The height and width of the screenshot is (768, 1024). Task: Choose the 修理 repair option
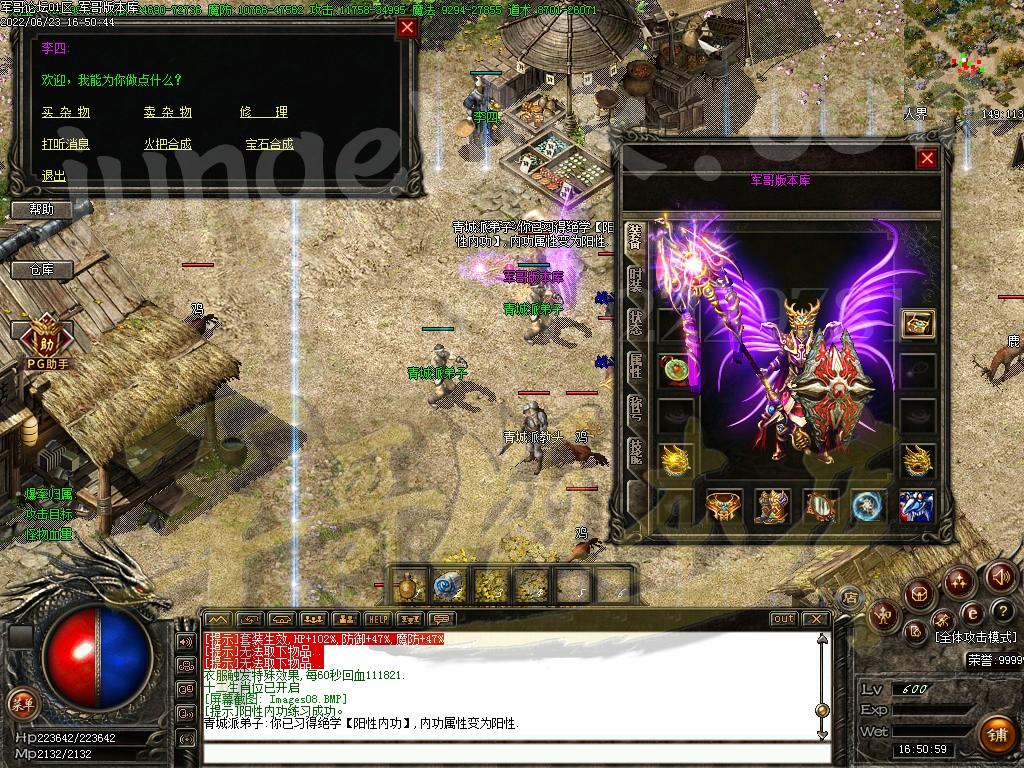(x=264, y=113)
